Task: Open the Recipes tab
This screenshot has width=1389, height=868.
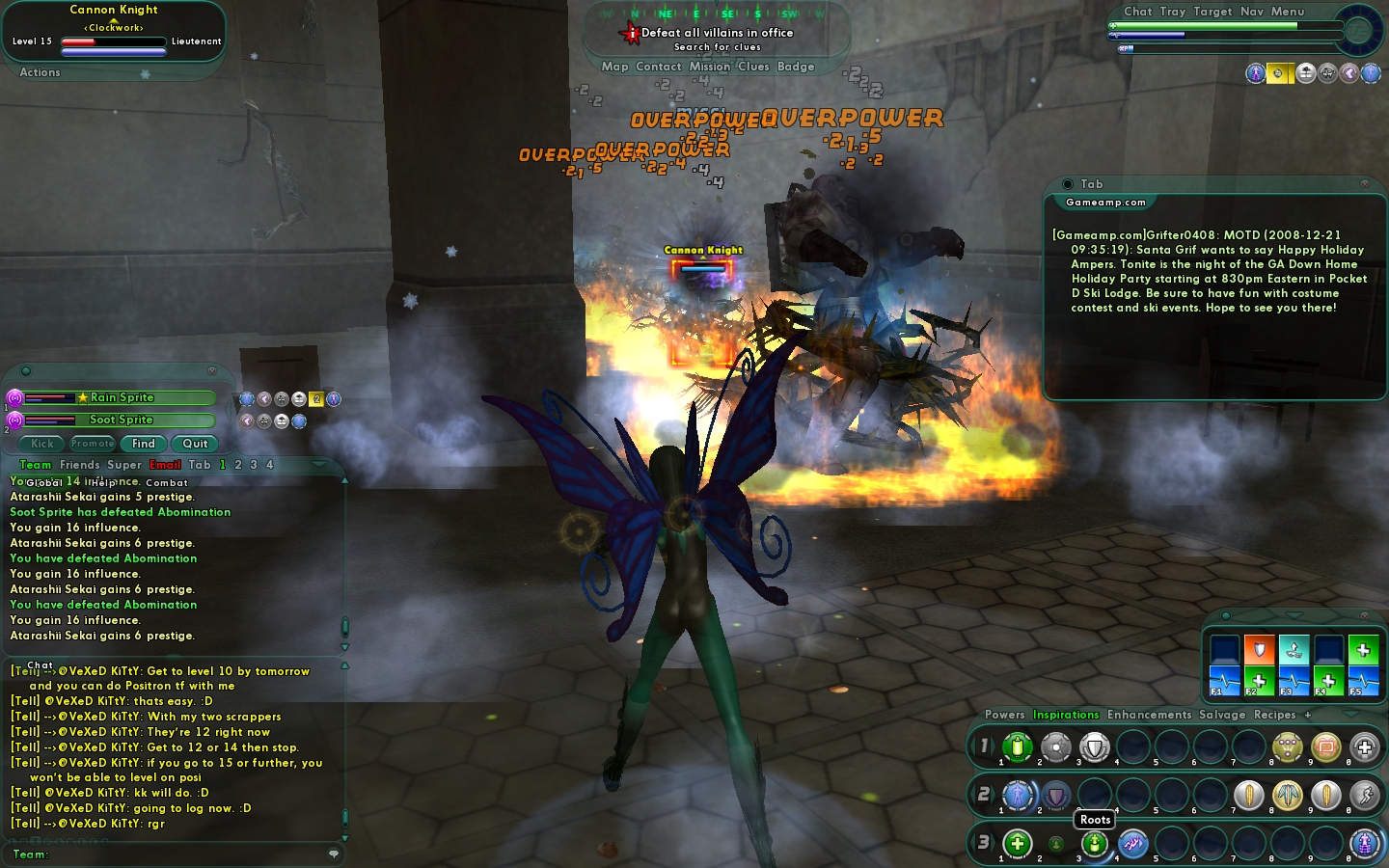Action: click(x=1274, y=715)
